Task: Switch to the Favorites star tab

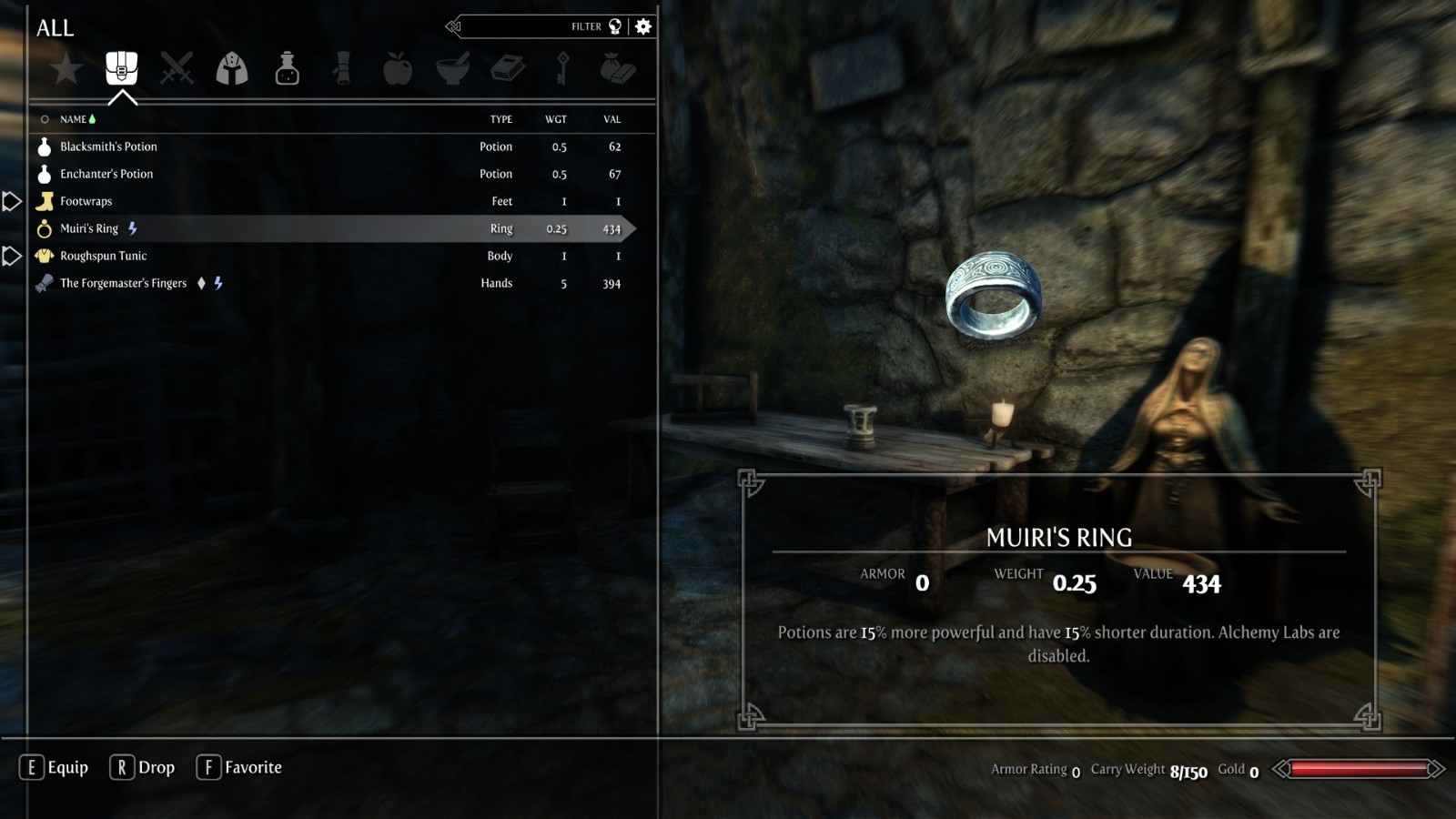Action: tap(66, 69)
